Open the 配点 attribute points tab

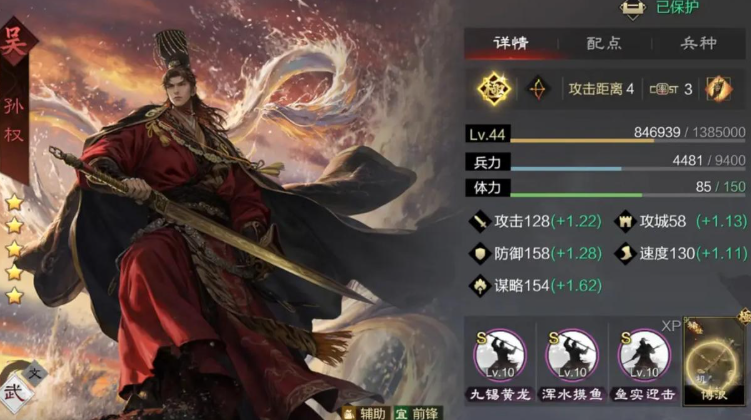(604, 44)
